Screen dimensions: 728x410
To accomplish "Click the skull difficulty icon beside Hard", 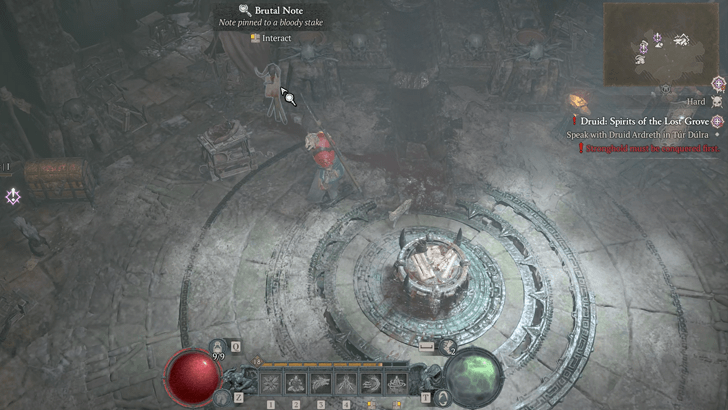I will pyautogui.click(x=715, y=101).
